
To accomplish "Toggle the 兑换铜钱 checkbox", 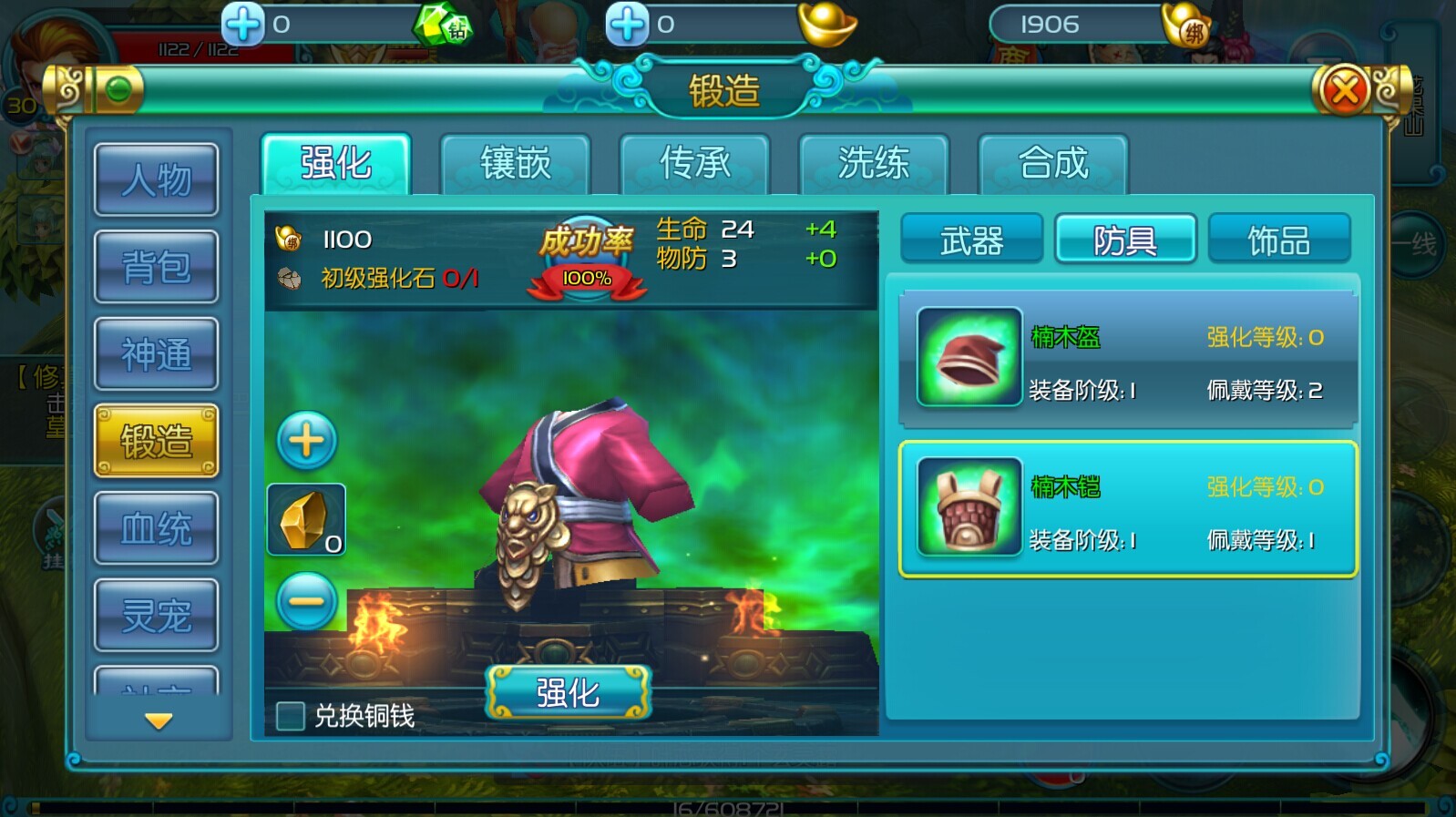I will (291, 716).
